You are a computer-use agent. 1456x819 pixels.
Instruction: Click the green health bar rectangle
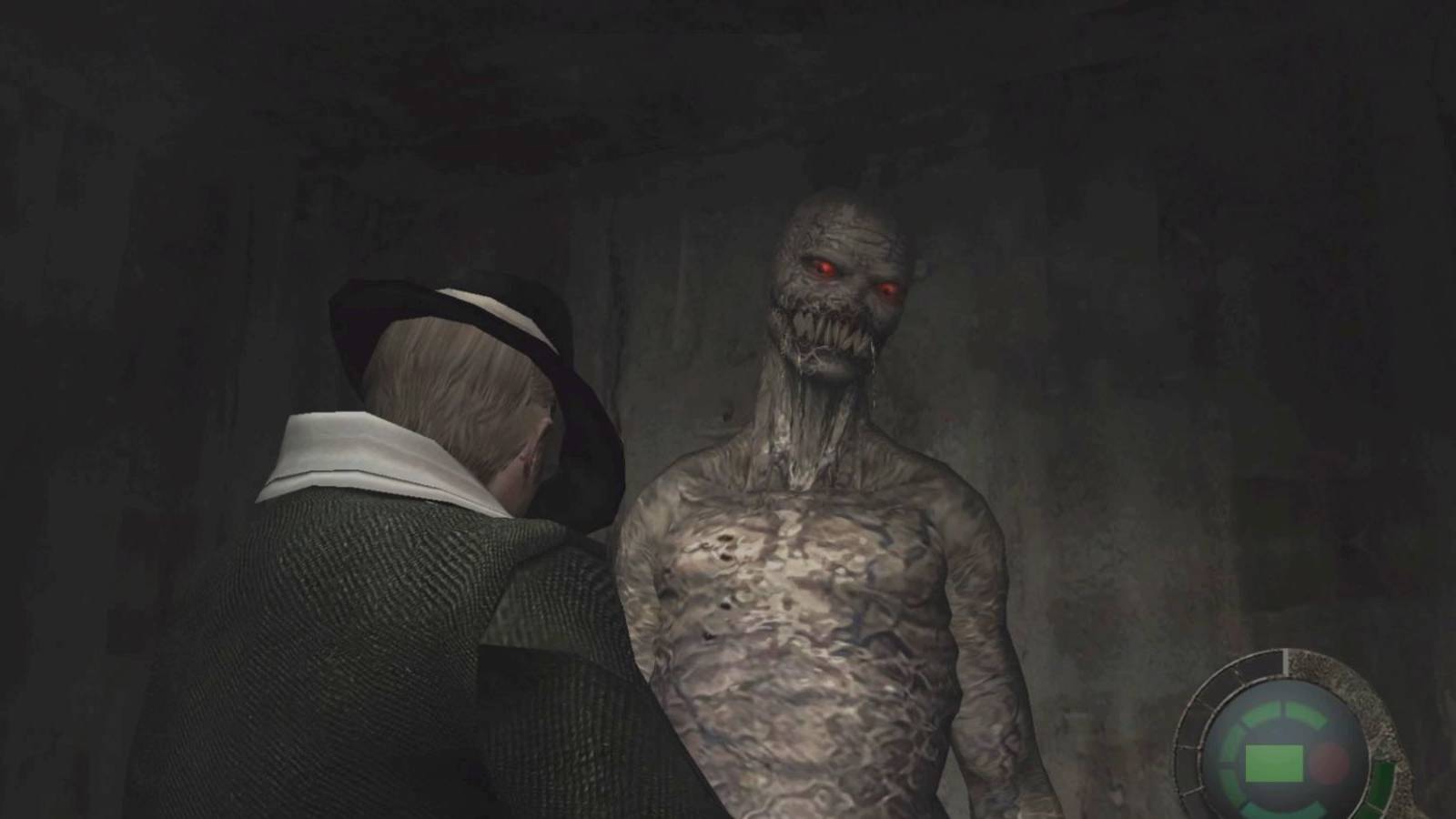1275,763
